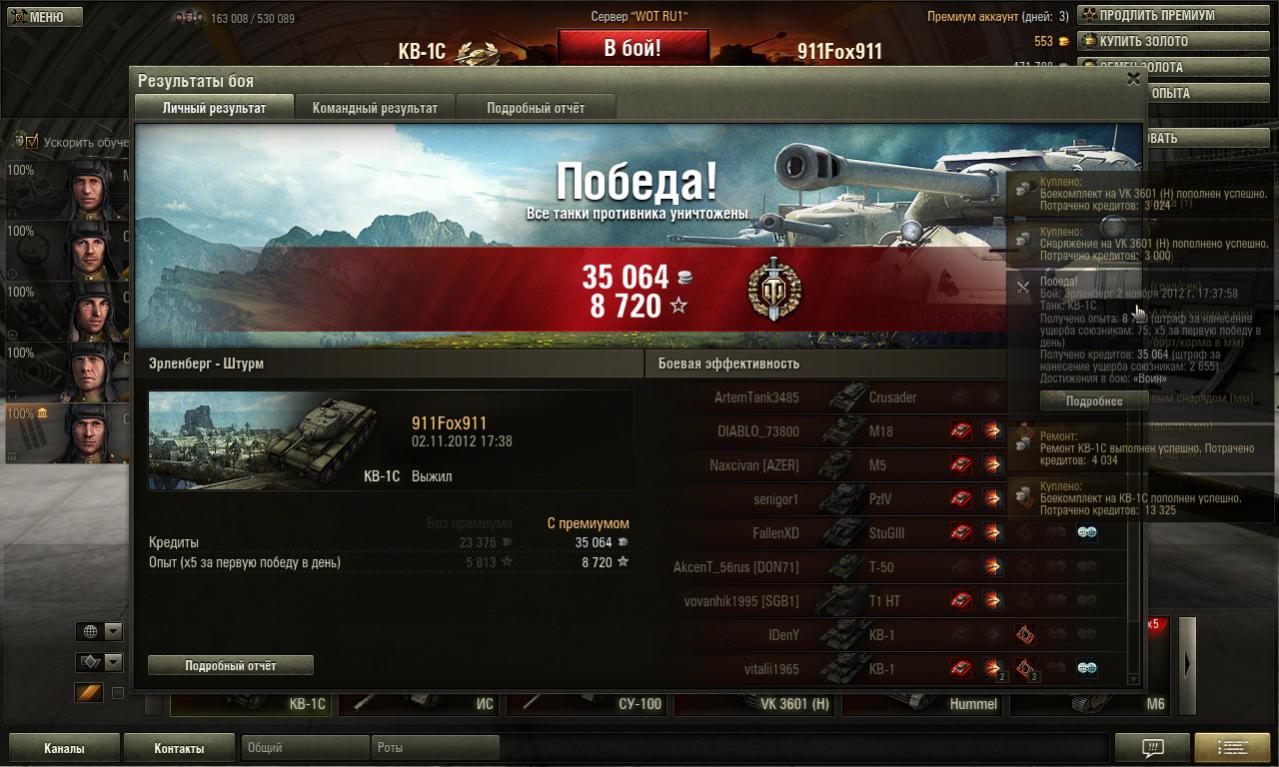Choose the СУ-100 tank in carousel

[x=587, y=704]
